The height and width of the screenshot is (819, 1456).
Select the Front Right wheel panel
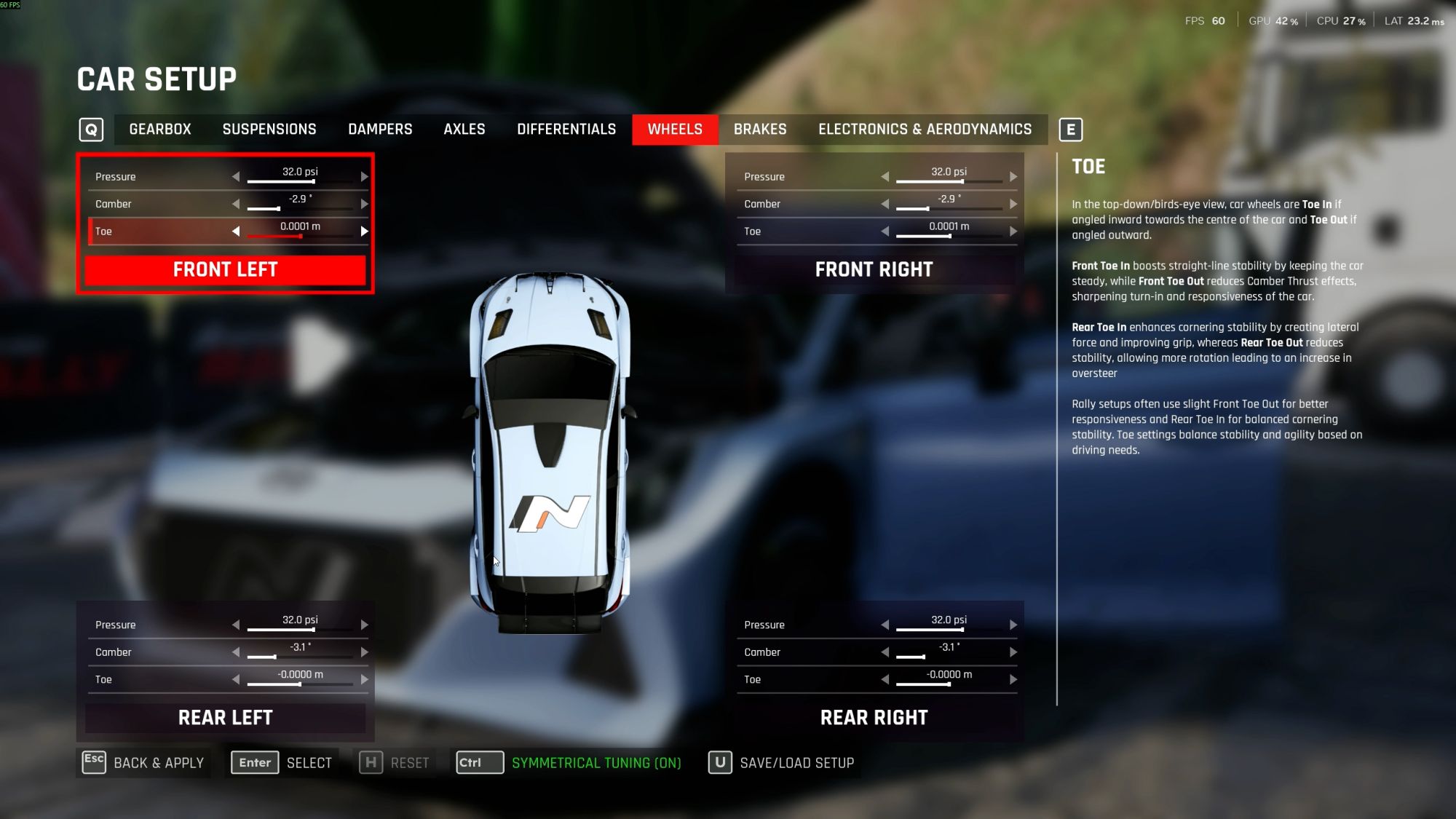(x=874, y=270)
